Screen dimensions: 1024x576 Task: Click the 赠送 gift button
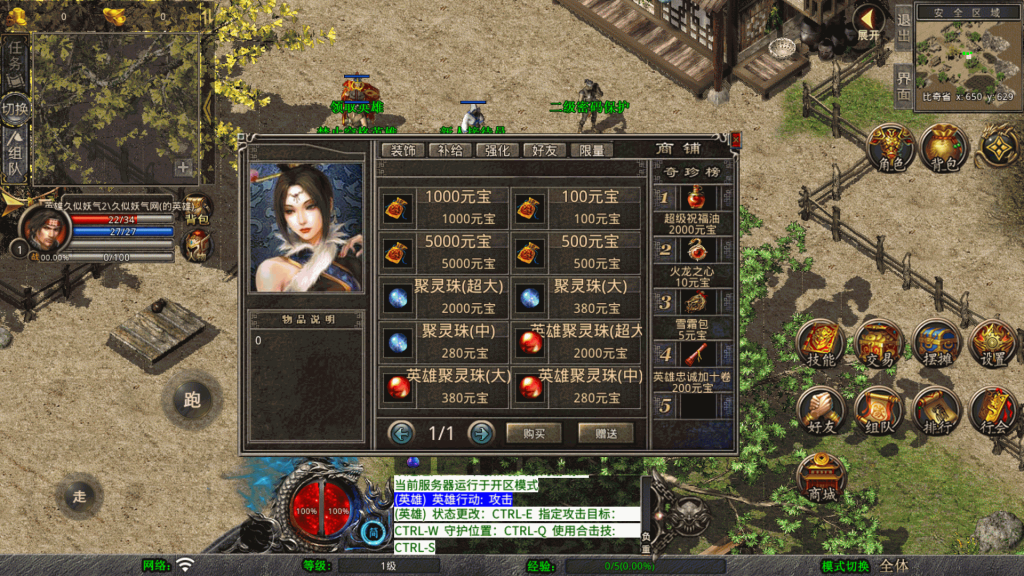click(605, 433)
